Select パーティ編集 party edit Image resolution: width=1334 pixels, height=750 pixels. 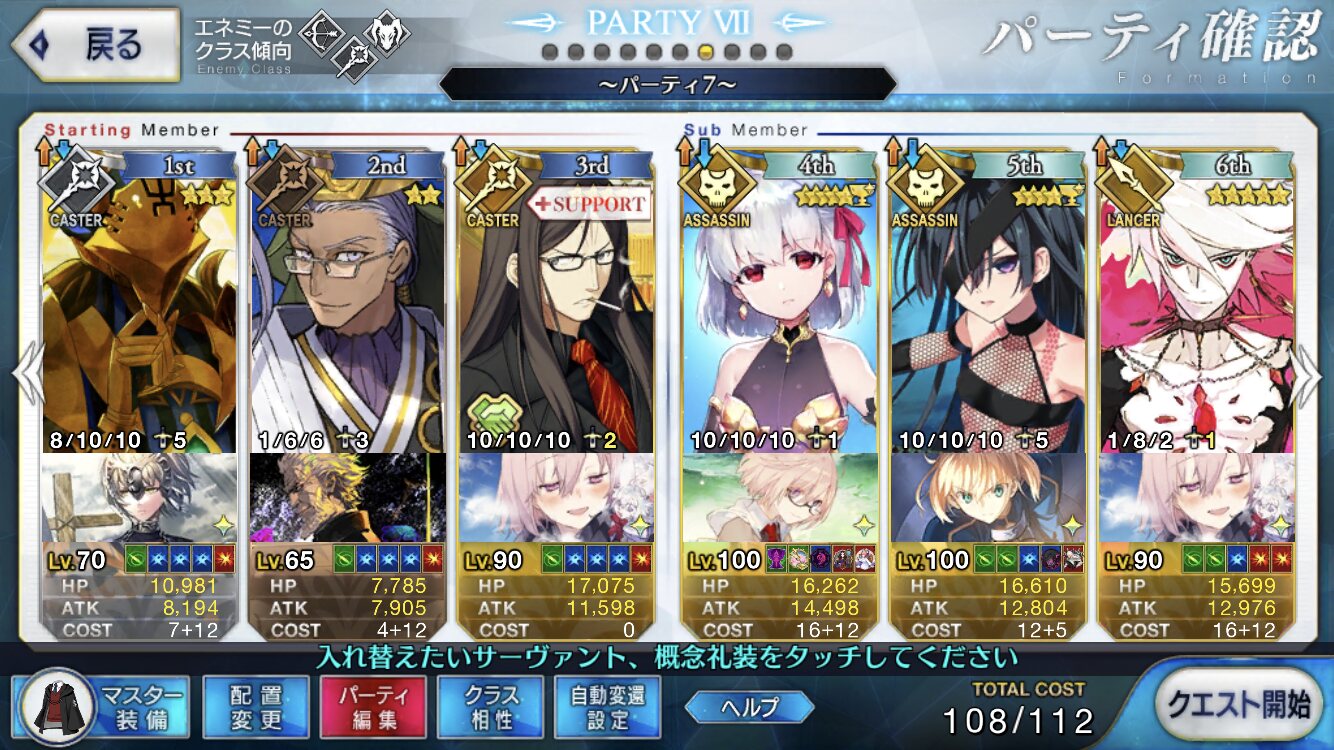(373, 707)
